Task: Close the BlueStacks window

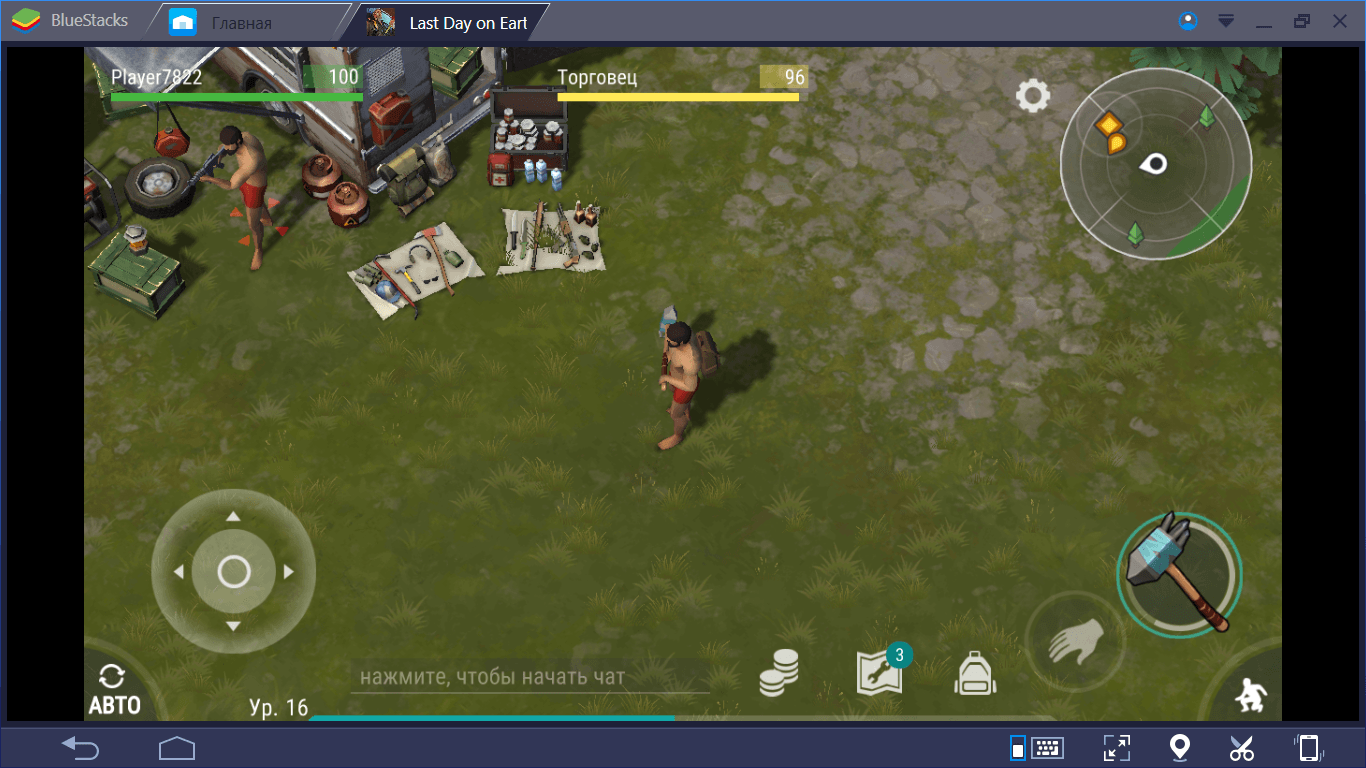Action: (x=1339, y=21)
